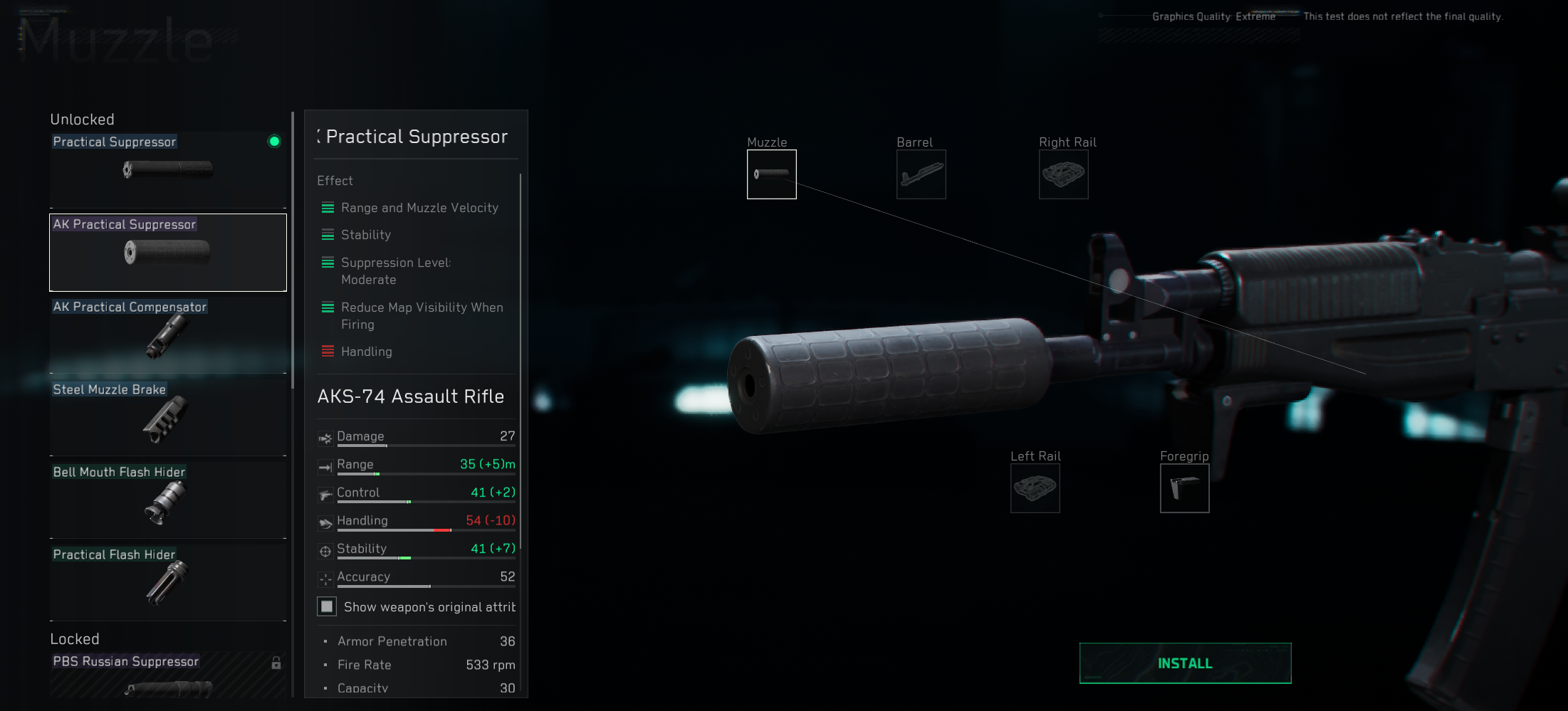Select the Practical Flash Hider

click(x=168, y=582)
